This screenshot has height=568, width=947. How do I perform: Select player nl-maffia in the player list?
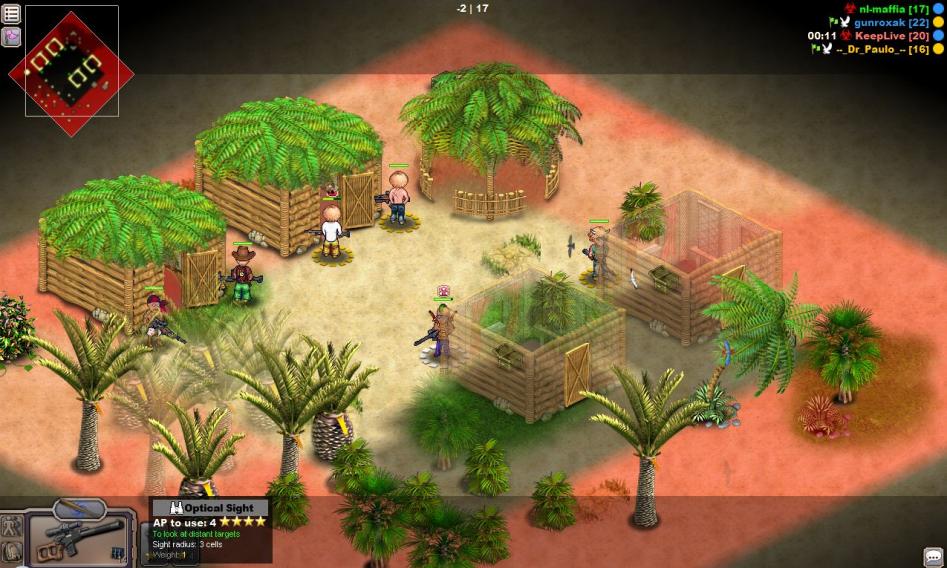click(879, 9)
